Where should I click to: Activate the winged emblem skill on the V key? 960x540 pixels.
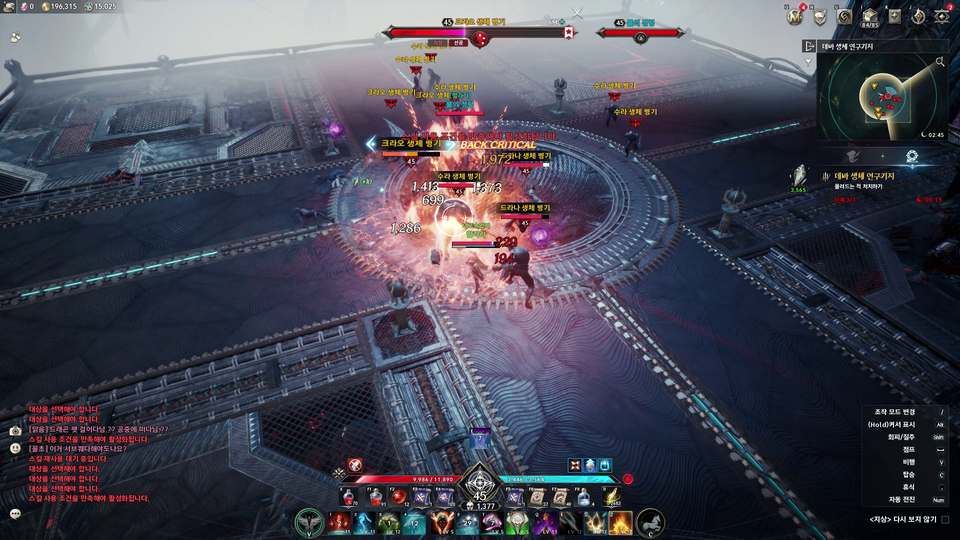[x=310, y=522]
